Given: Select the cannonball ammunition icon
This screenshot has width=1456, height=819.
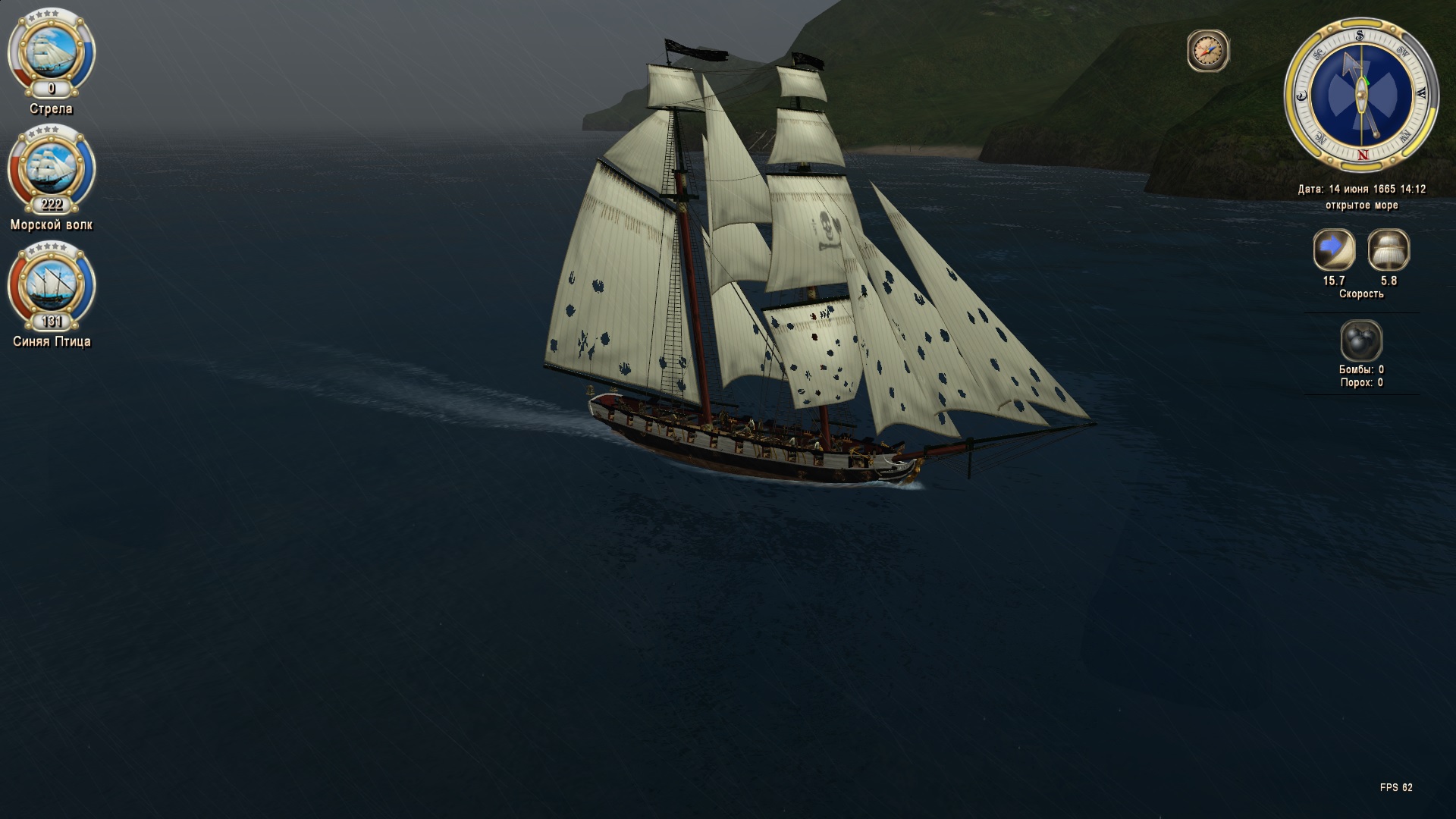Looking at the screenshot, I should tap(1361, 340).
